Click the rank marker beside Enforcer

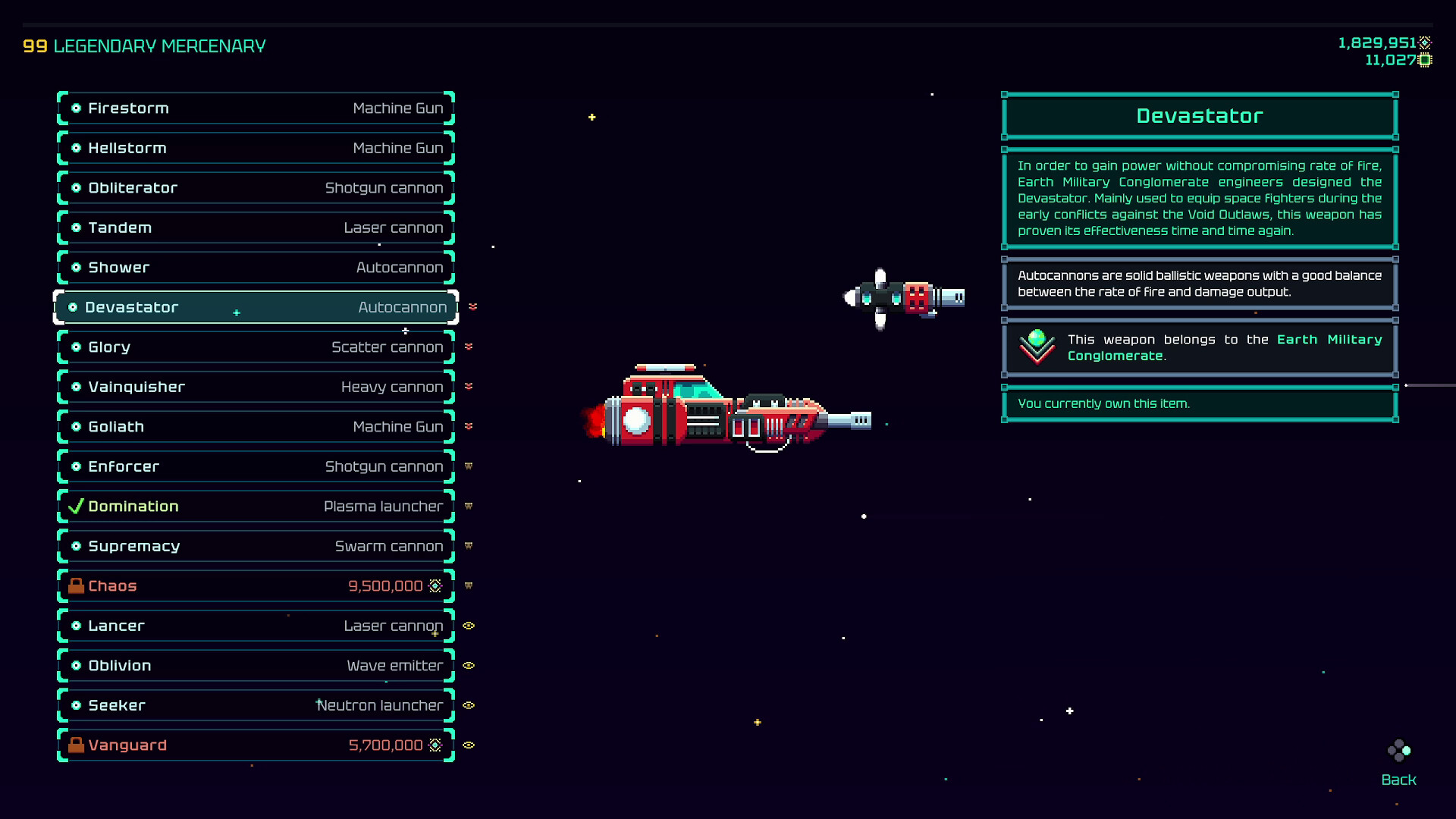coord(469,466)
